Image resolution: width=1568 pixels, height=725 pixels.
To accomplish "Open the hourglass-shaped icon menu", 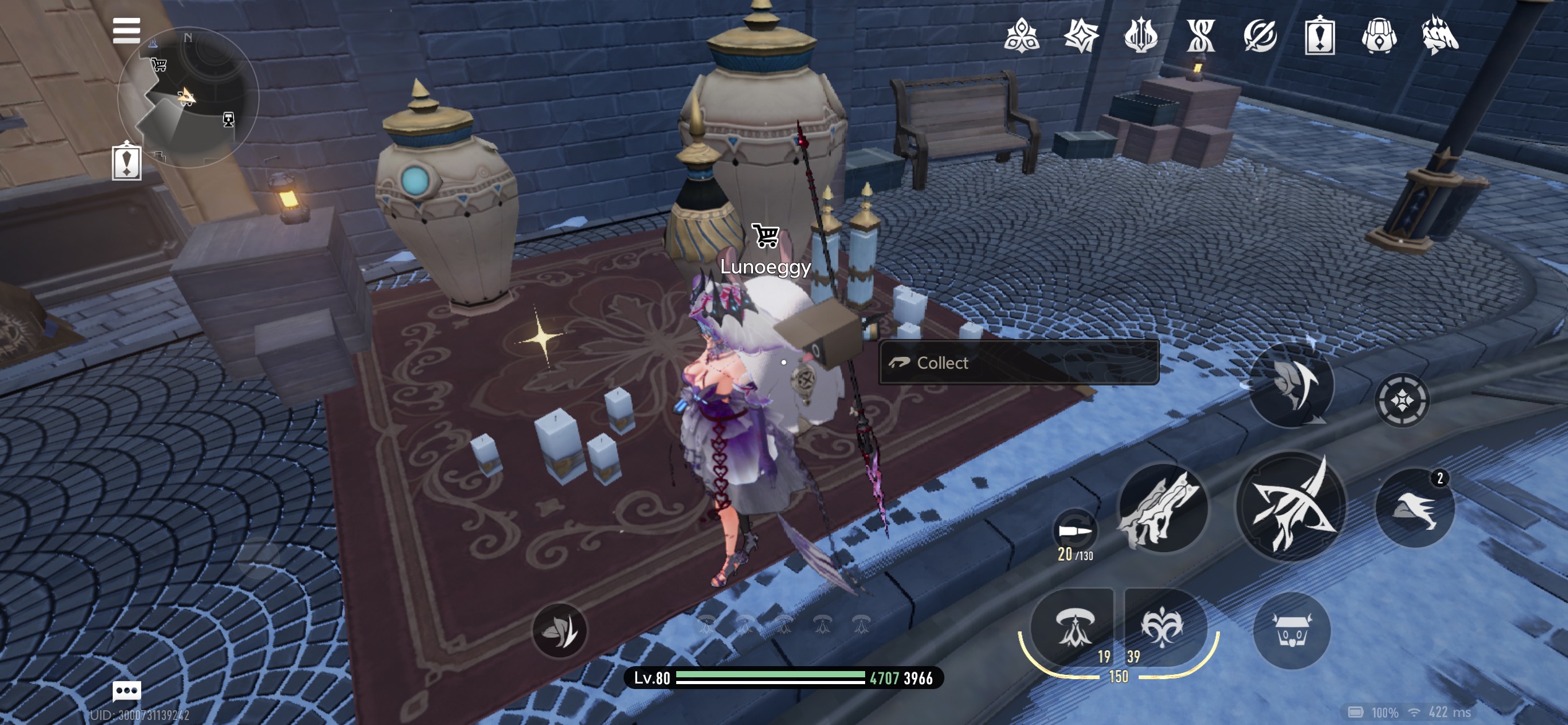I will point(1200,36).
